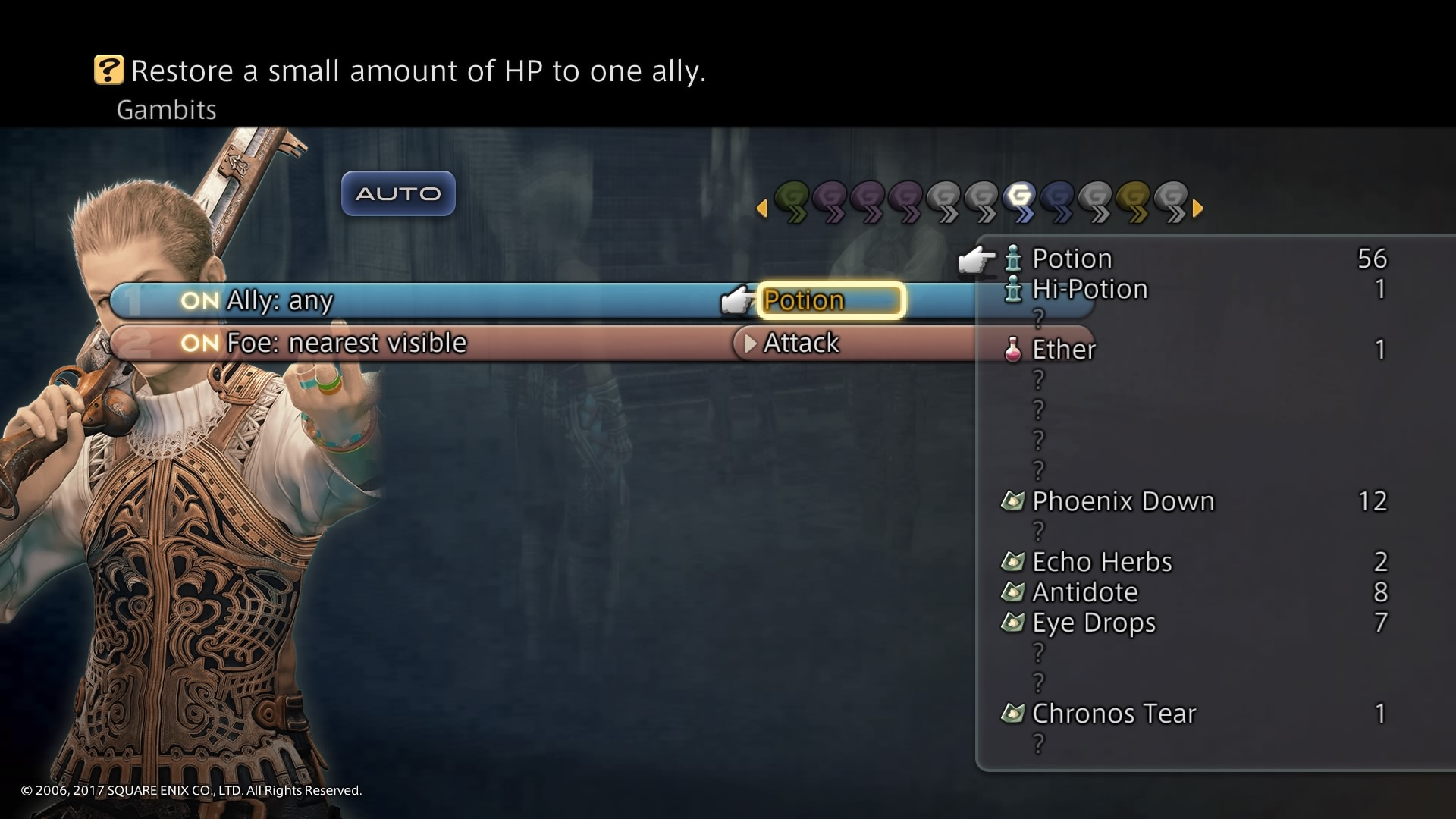The height and width of the screenshot is (819, 1456).
Task: Edit the 'Foe: nearest visible' target
Action: click(x=347, y=343)
